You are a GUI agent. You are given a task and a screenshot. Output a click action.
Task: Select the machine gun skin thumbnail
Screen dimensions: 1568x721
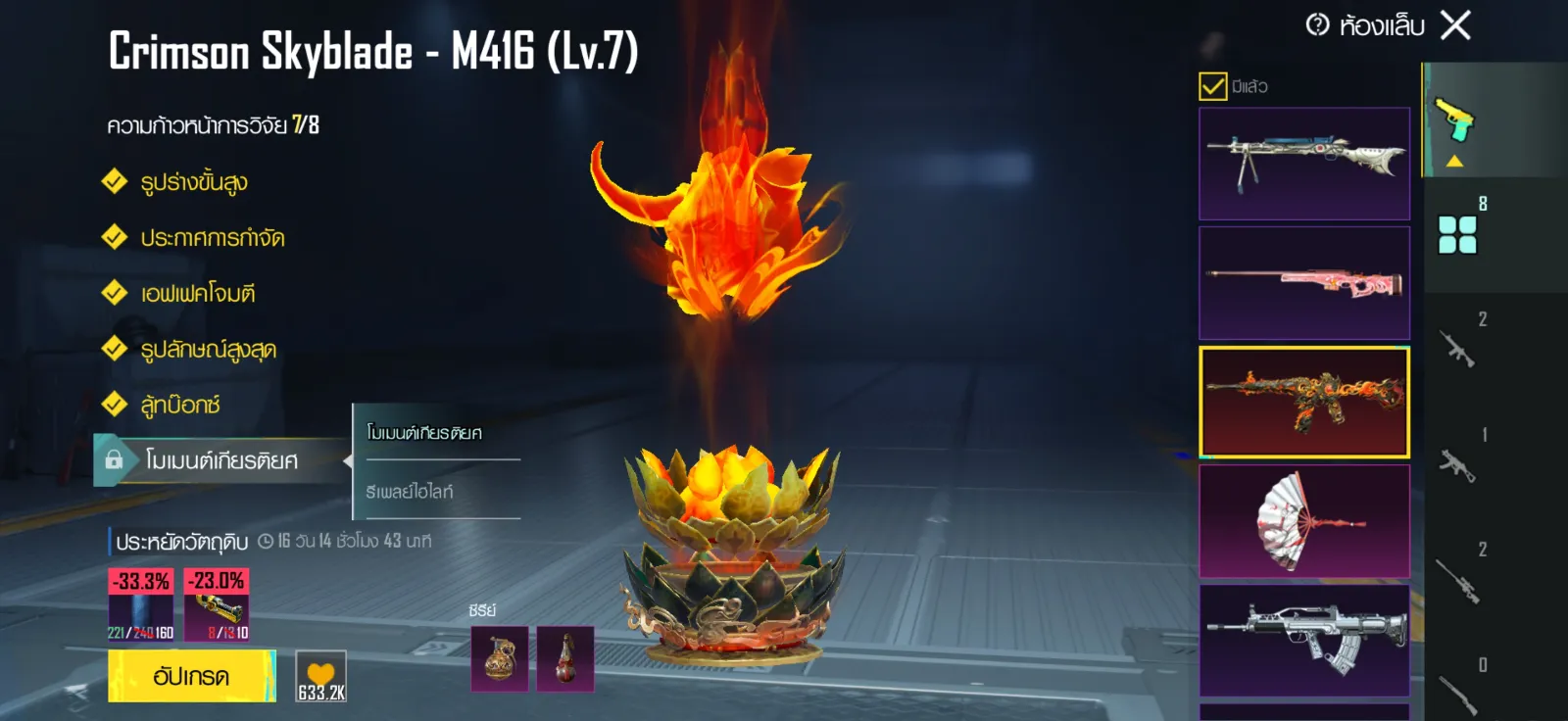1304,164
